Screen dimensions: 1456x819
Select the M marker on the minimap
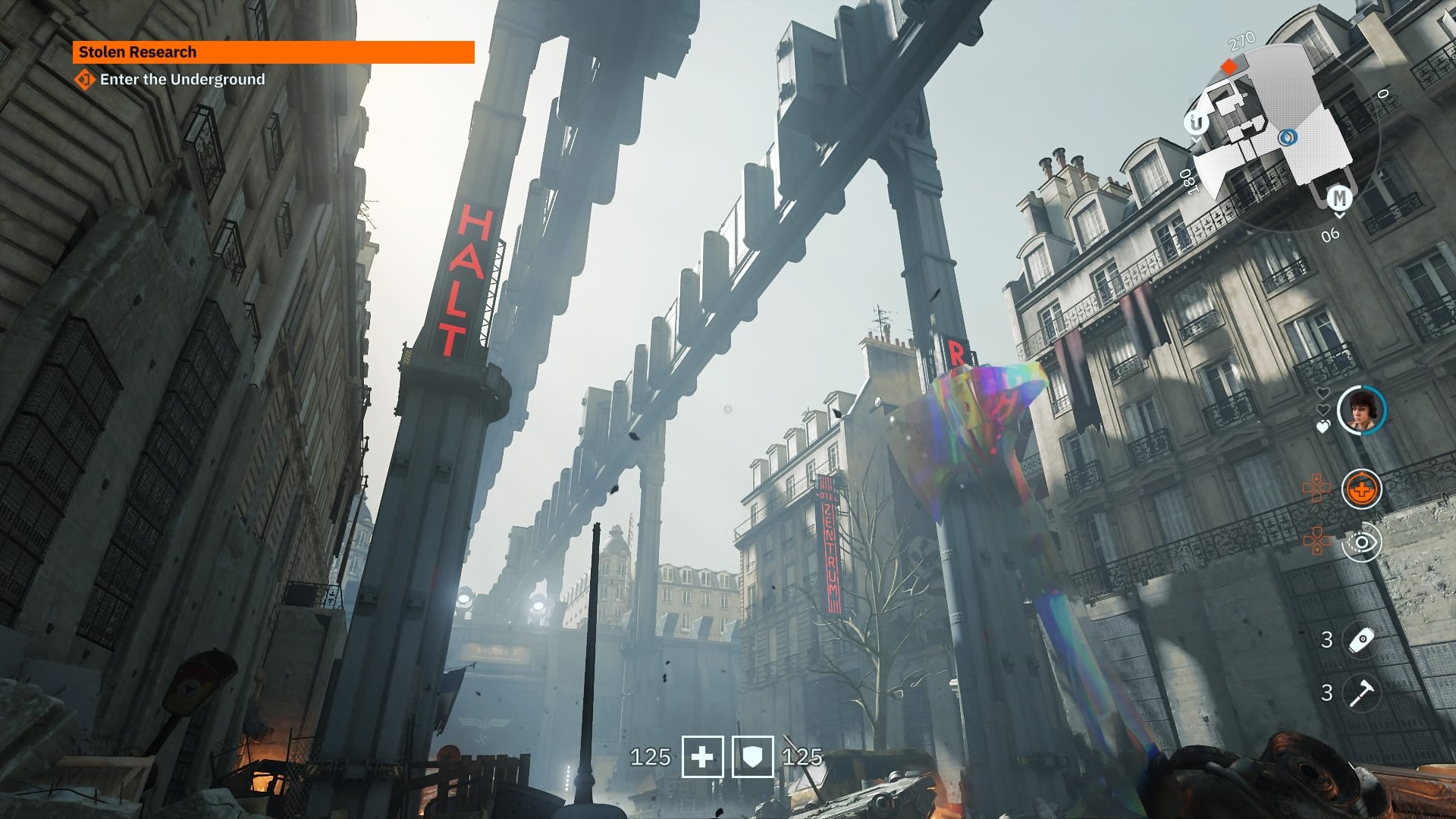tap(1339, 199)
